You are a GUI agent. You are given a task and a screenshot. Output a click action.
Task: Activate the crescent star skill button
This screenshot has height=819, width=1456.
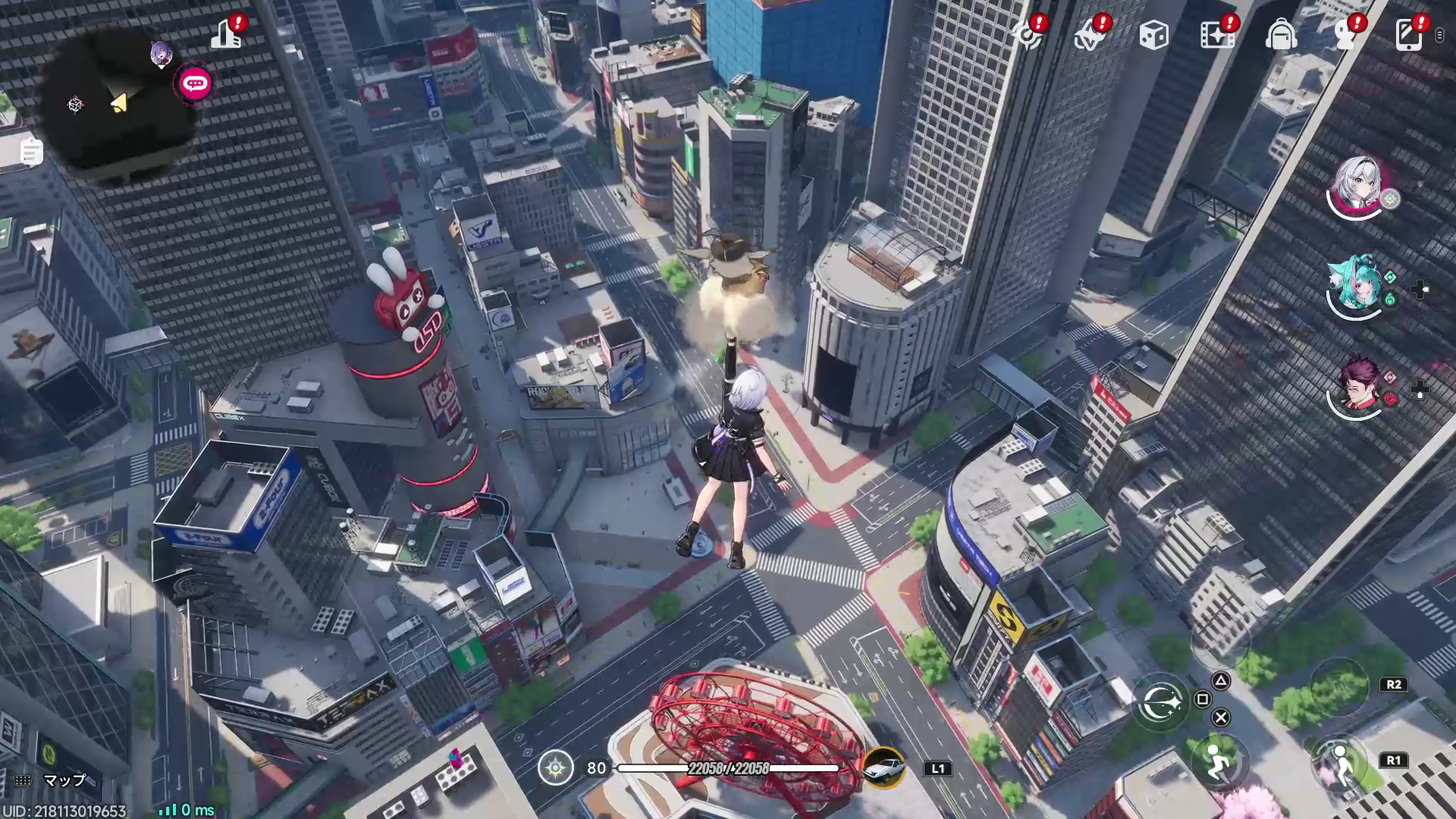pos(1160,703)
